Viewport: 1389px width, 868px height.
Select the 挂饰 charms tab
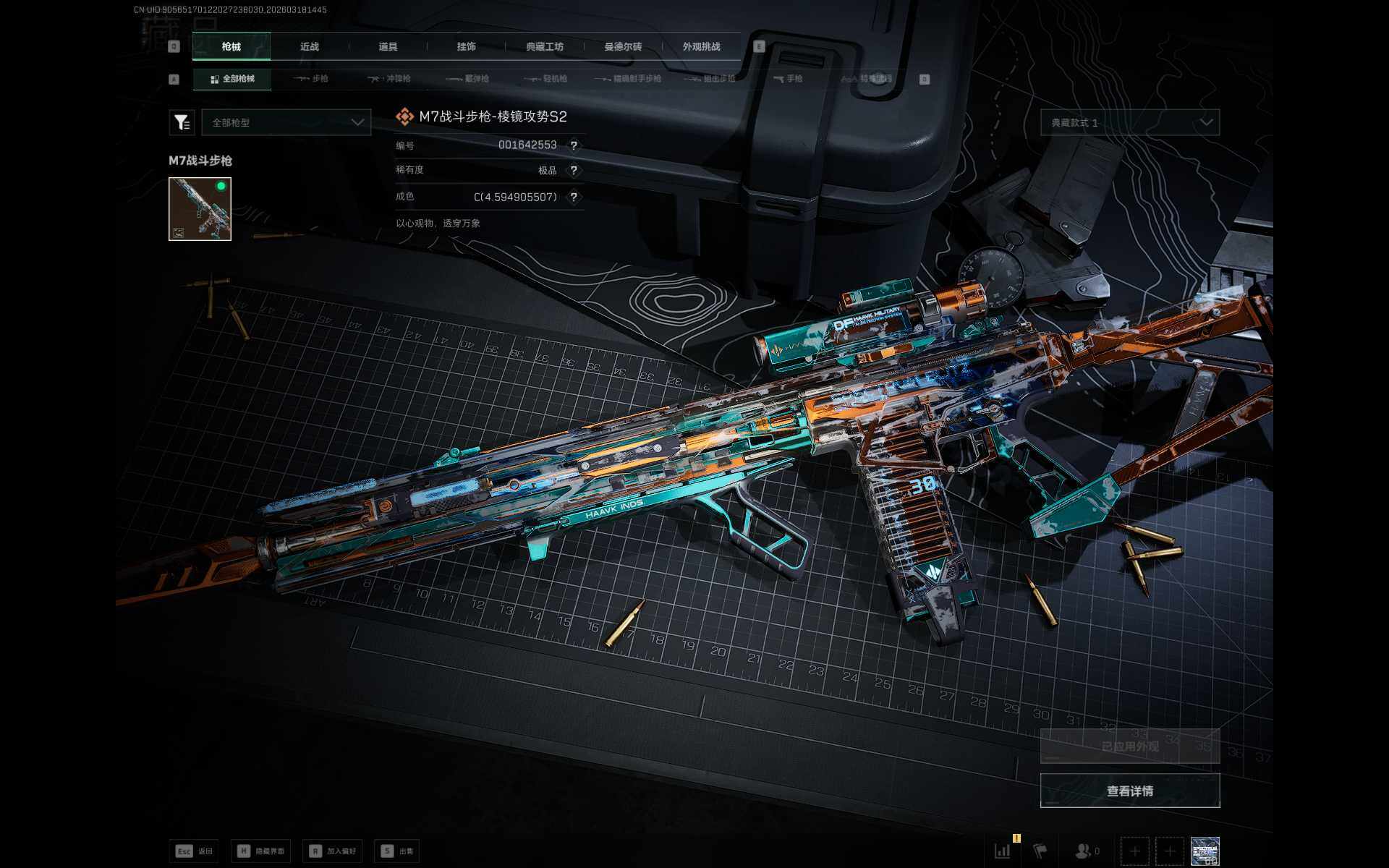click(x=466, y=46)
